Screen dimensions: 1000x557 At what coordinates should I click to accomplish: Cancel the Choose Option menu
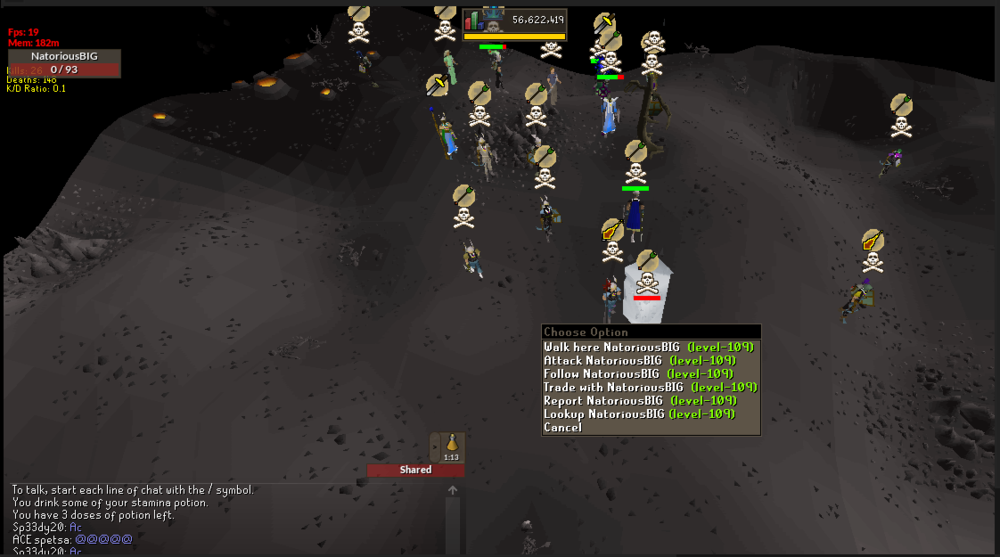pyautogui.click(x=561, y=427)
